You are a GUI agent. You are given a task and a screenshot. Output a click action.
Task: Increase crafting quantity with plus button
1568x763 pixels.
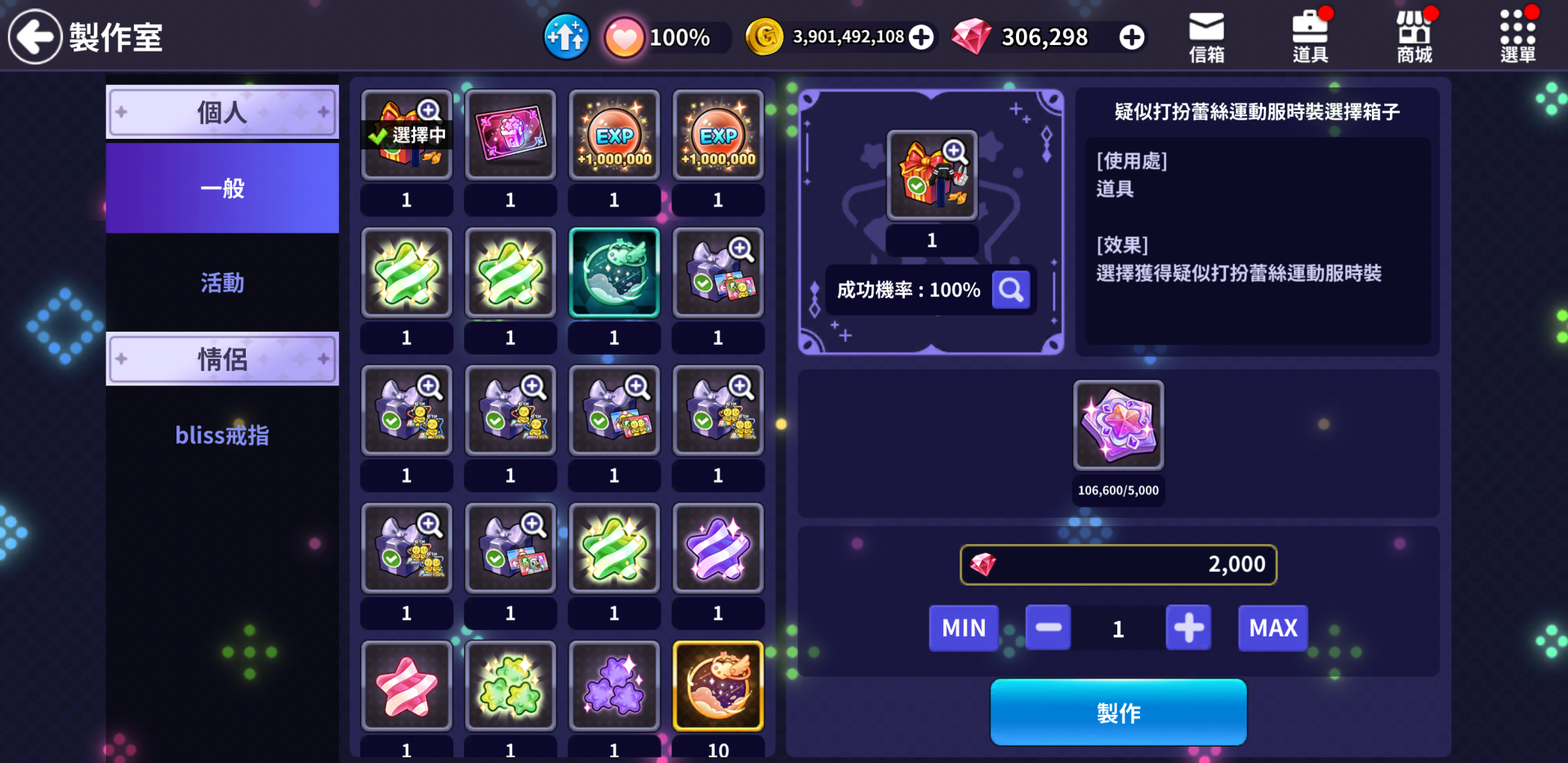point(1188,628)
